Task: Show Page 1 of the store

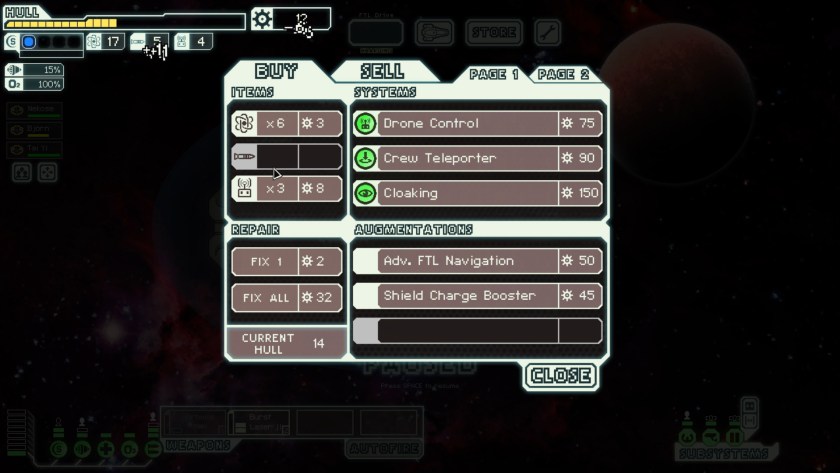Action: (494, 75)
